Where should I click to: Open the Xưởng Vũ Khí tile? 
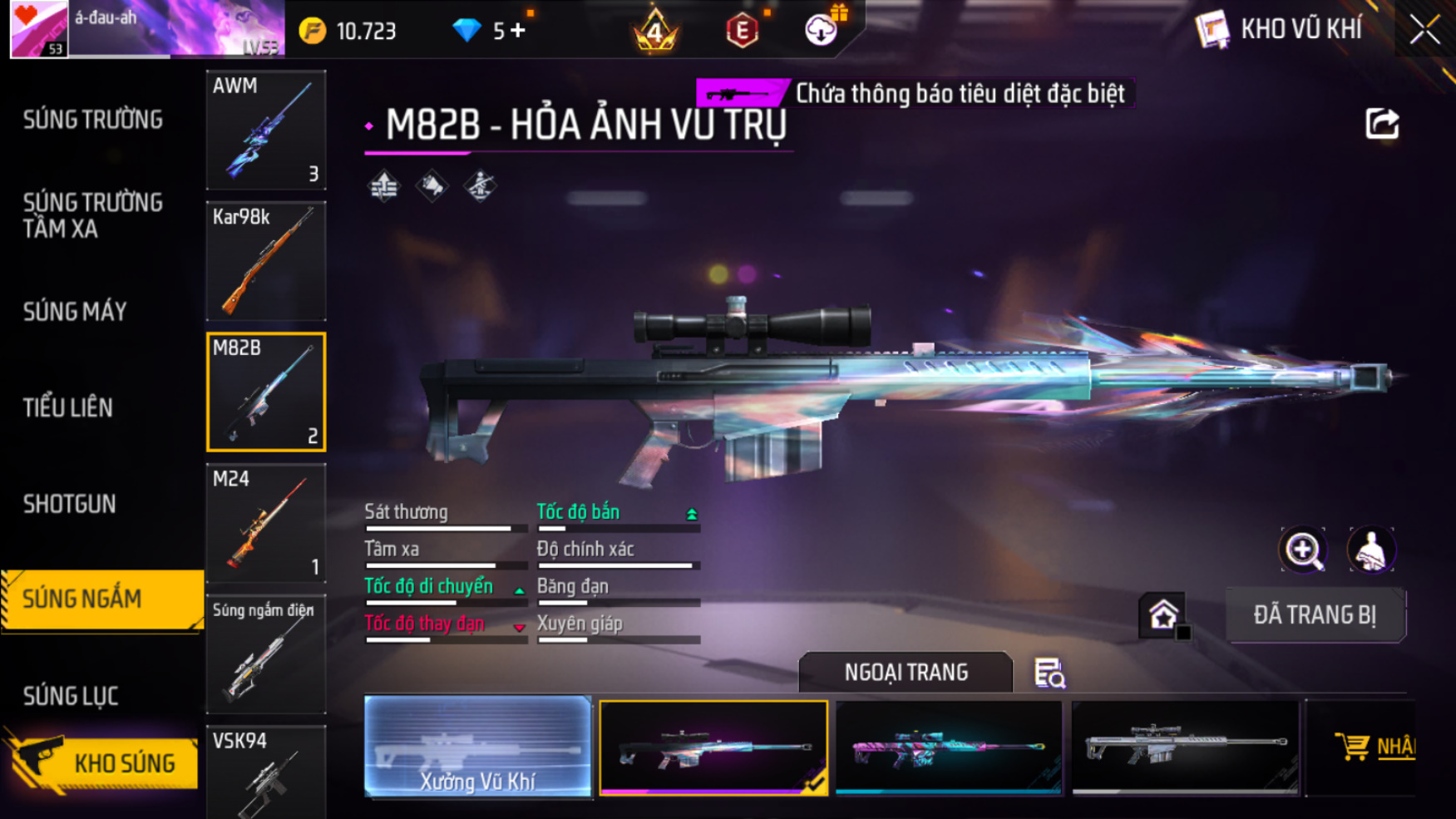[x=477, y=746]
